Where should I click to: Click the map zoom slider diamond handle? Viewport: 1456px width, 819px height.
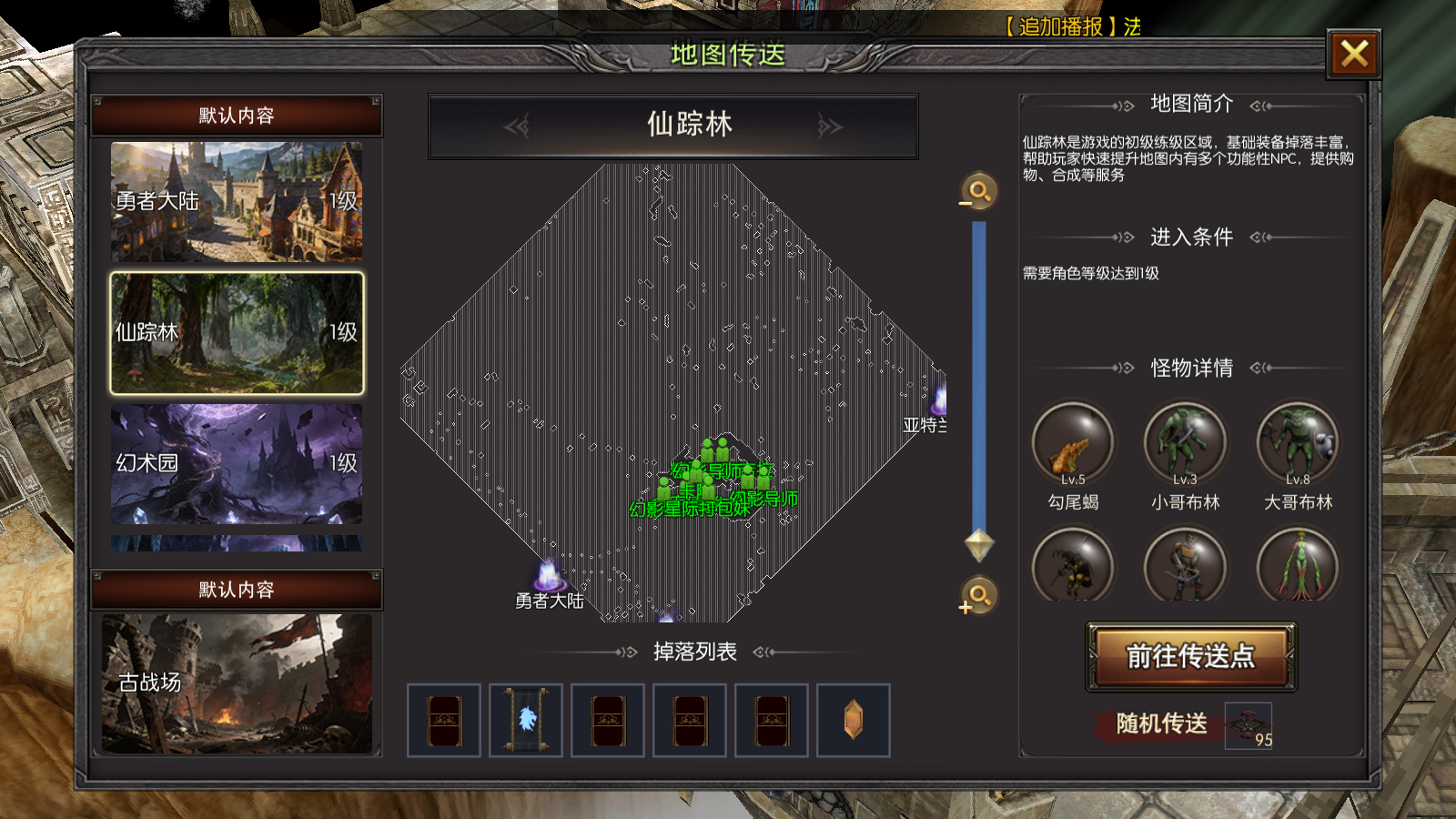(979, 544)
